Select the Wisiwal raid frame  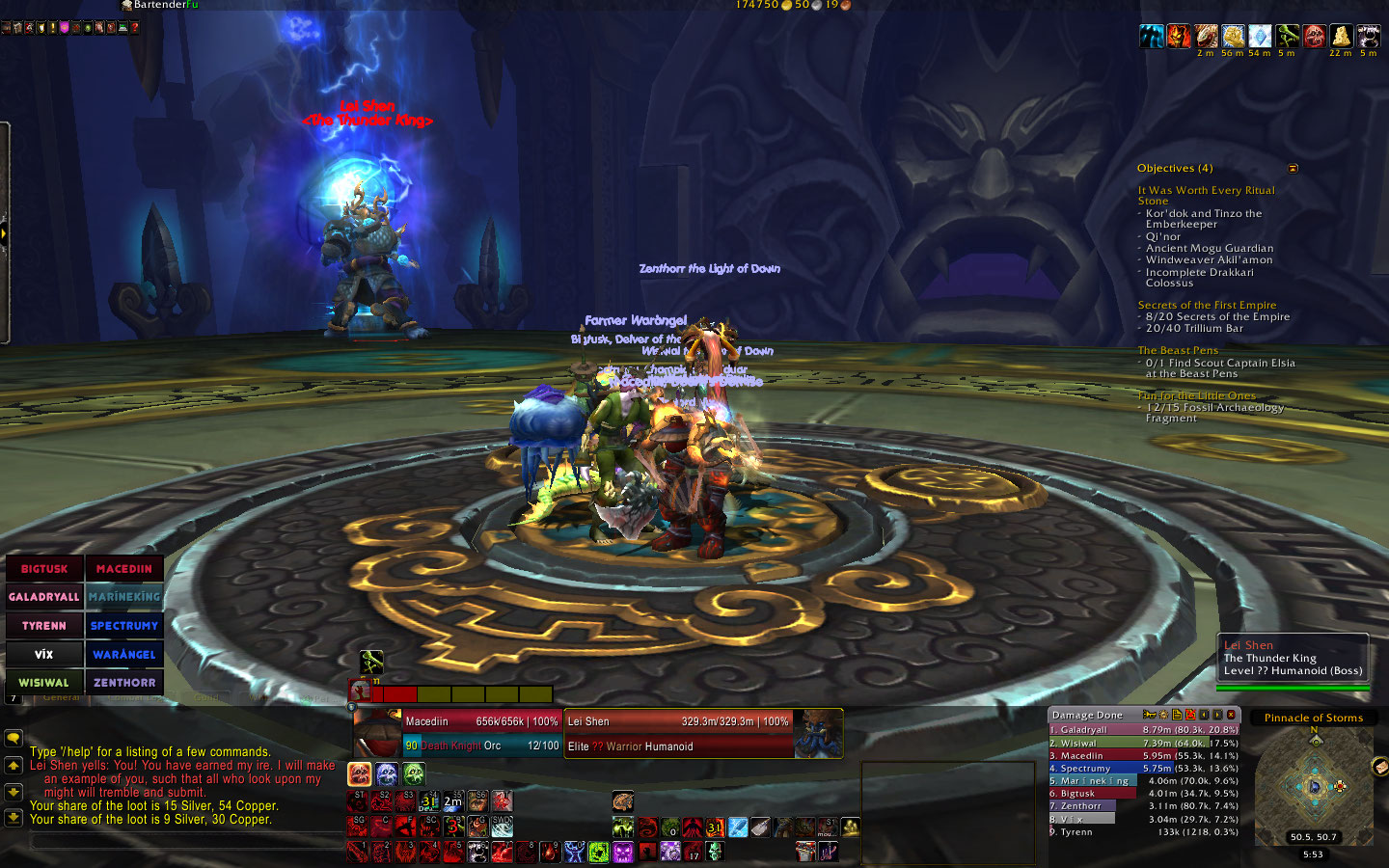(x=44, y=683)
